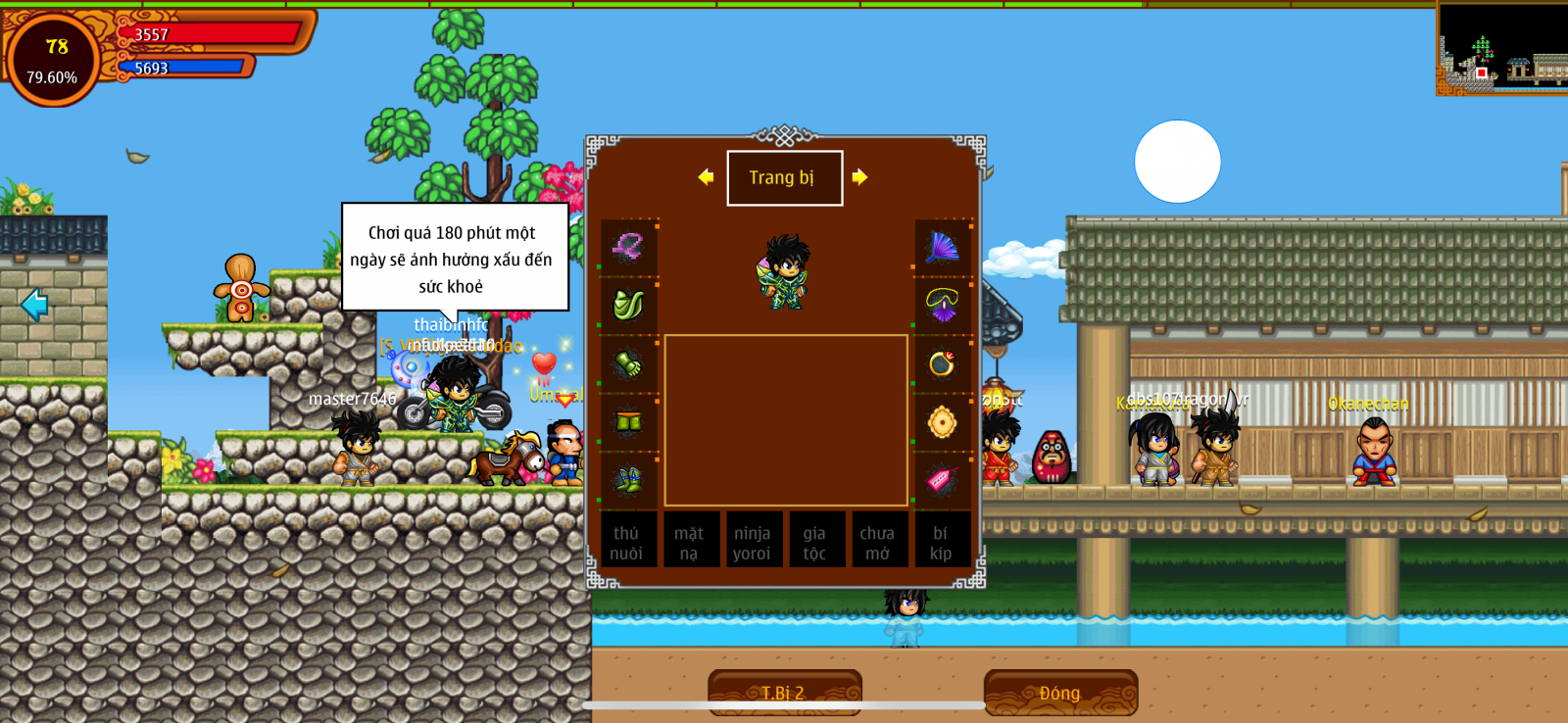Select the green pants equipment slot

[628, 422]
